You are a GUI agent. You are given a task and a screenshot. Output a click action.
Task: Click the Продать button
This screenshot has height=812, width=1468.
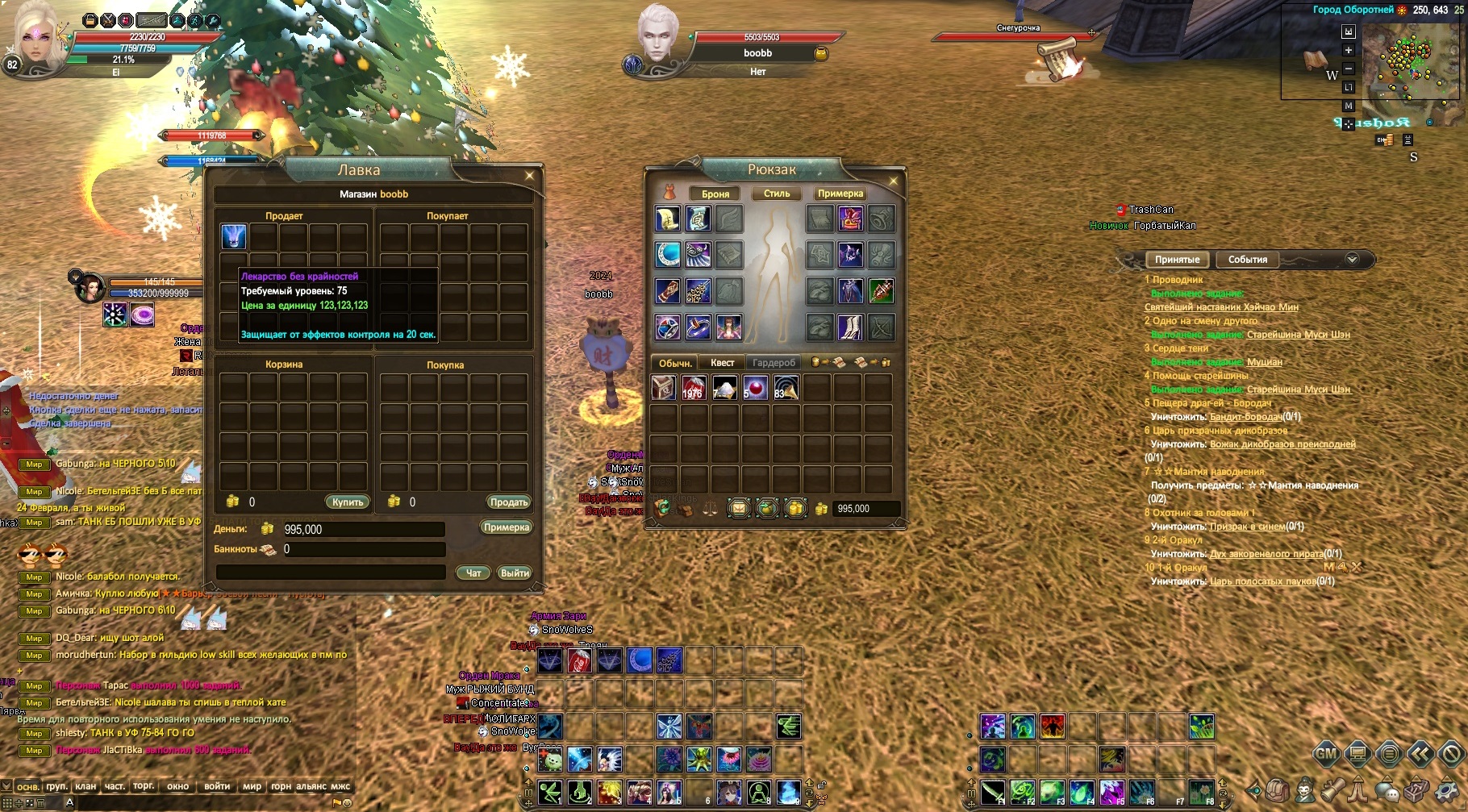tap(509, 502)
